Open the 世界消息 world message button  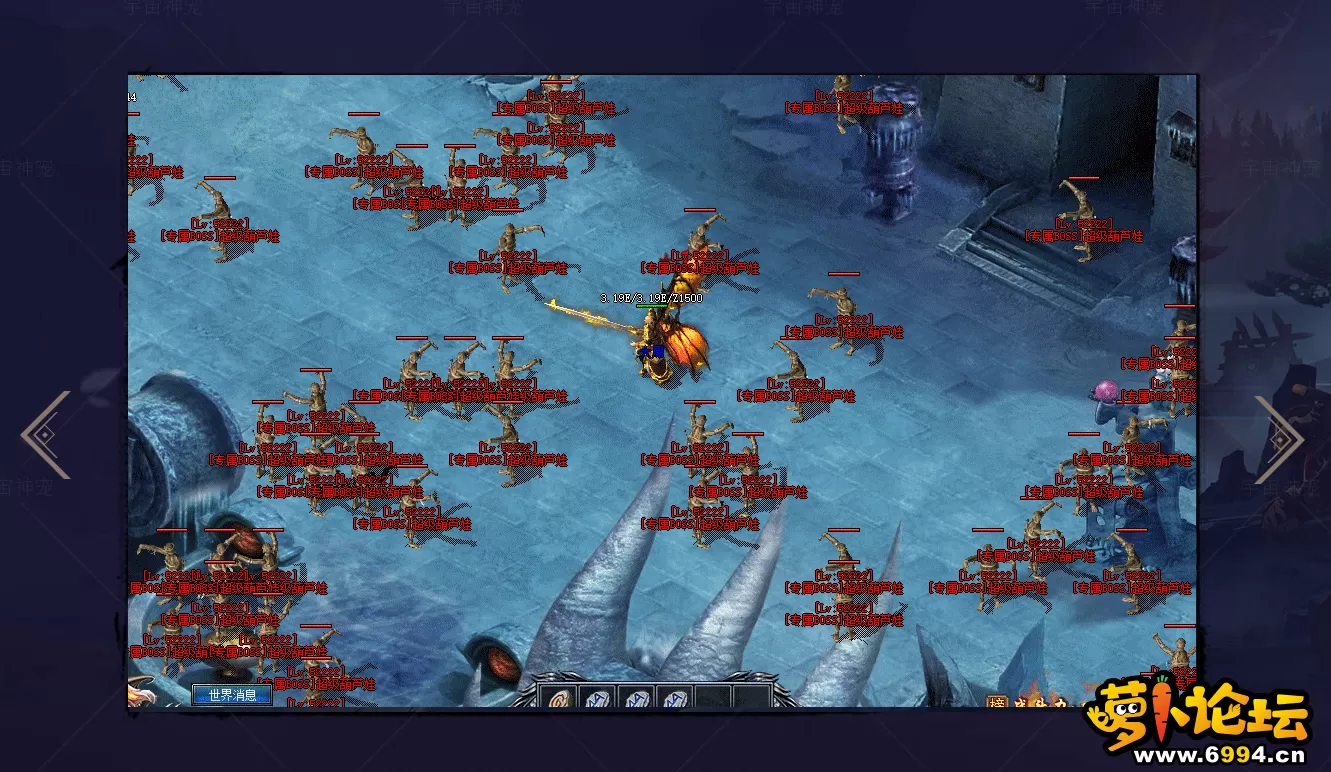(232, 695)
